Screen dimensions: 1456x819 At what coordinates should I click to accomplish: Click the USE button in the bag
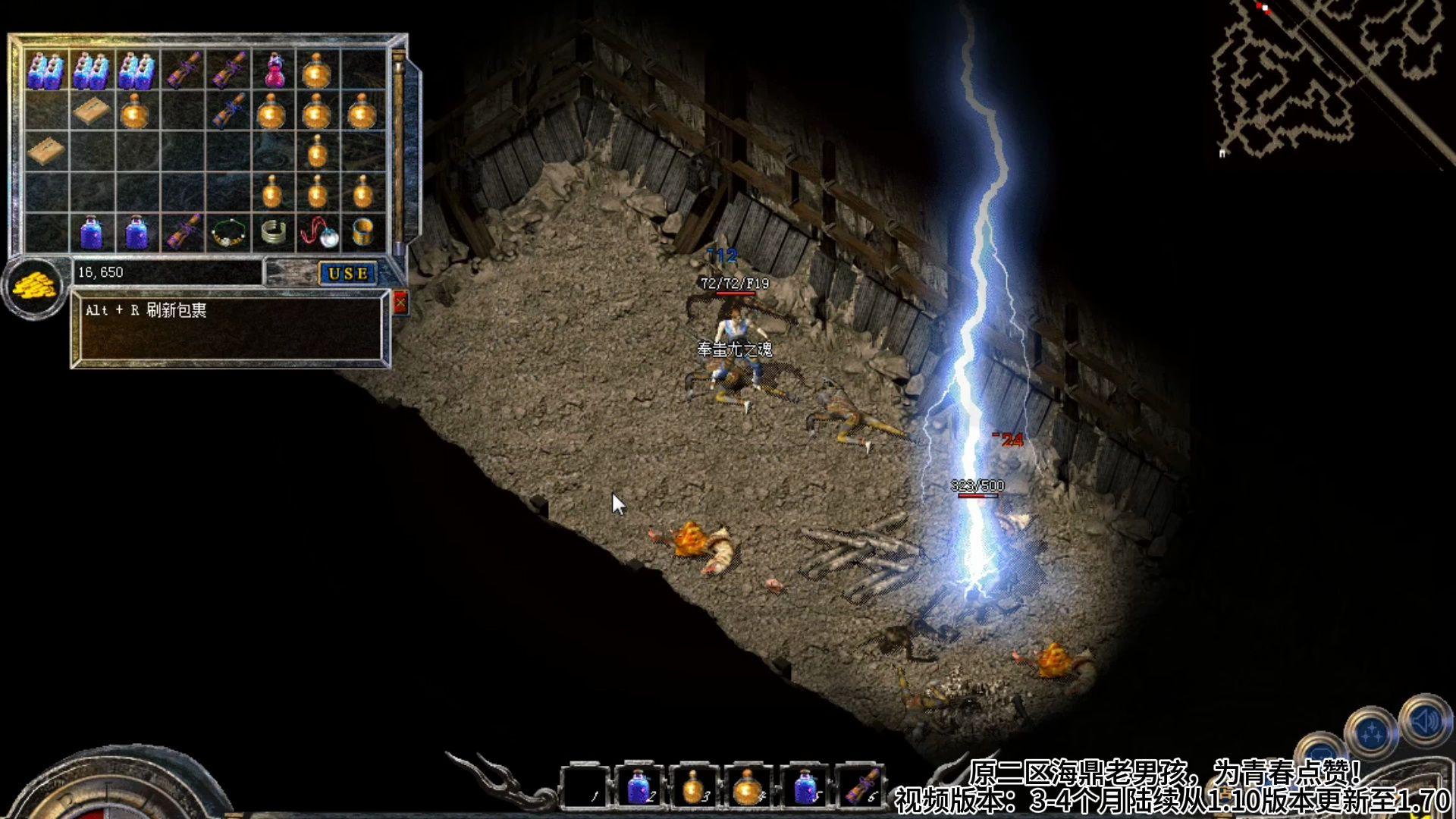click(348, 273)
